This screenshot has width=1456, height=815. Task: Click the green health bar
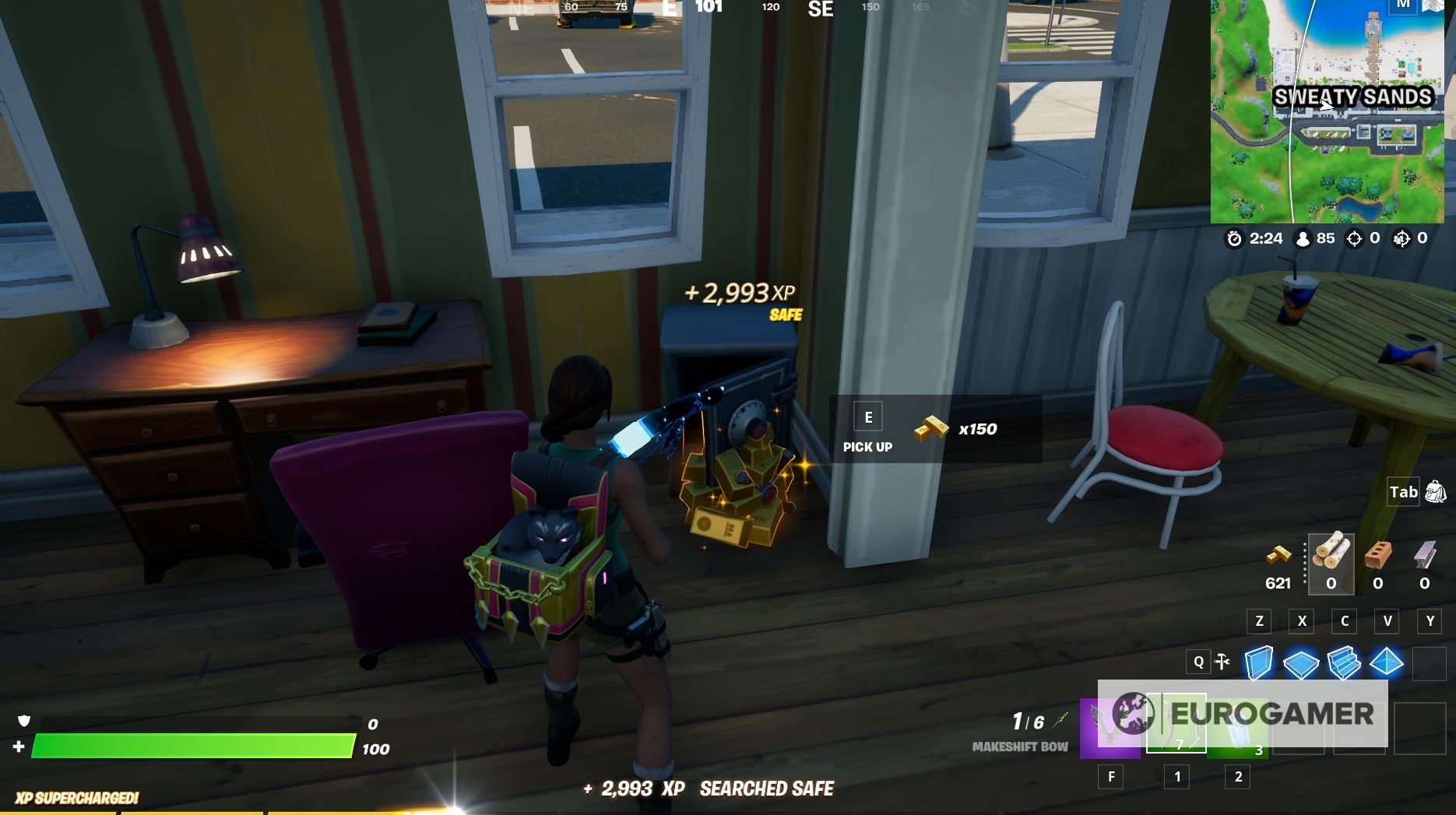coord(195,744)
